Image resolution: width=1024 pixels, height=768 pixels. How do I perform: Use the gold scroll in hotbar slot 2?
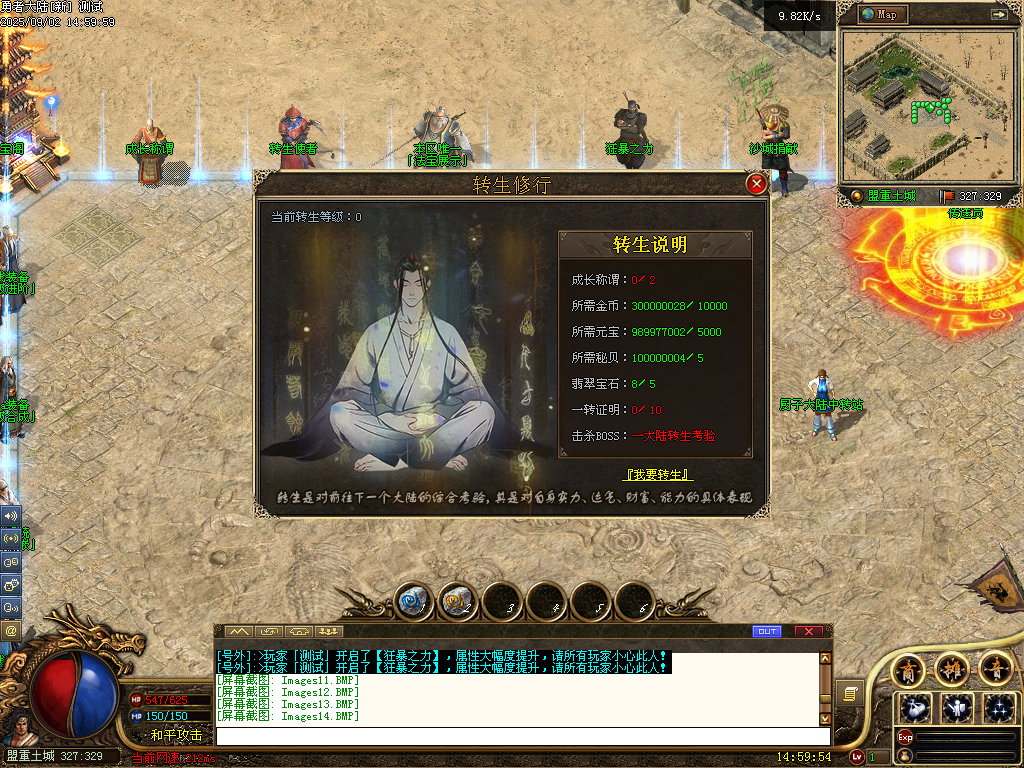(459, 601)
